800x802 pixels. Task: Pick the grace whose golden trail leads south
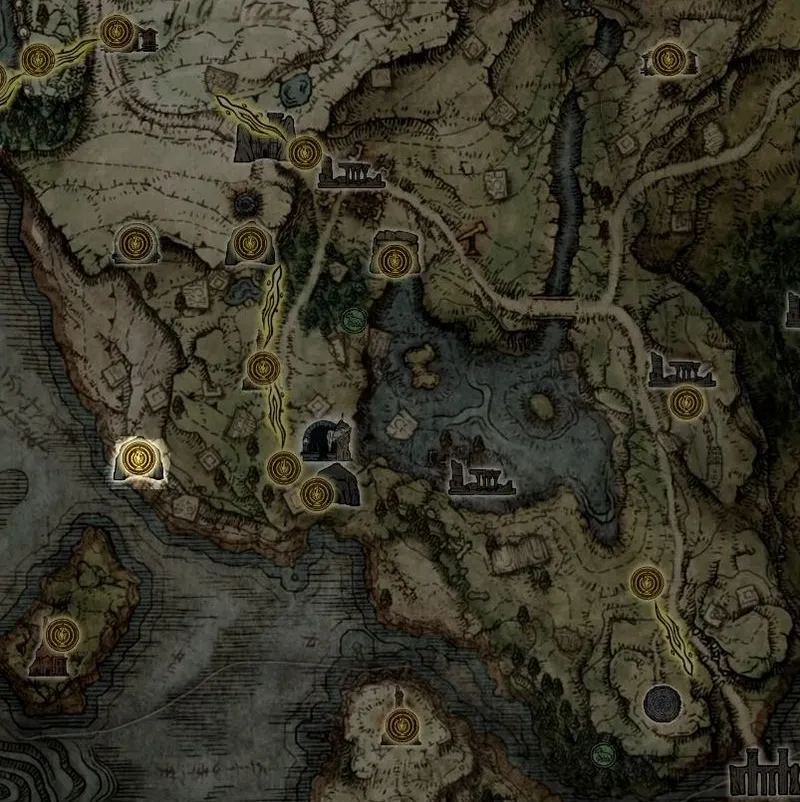pyautogui.click(x=648, y=580)
